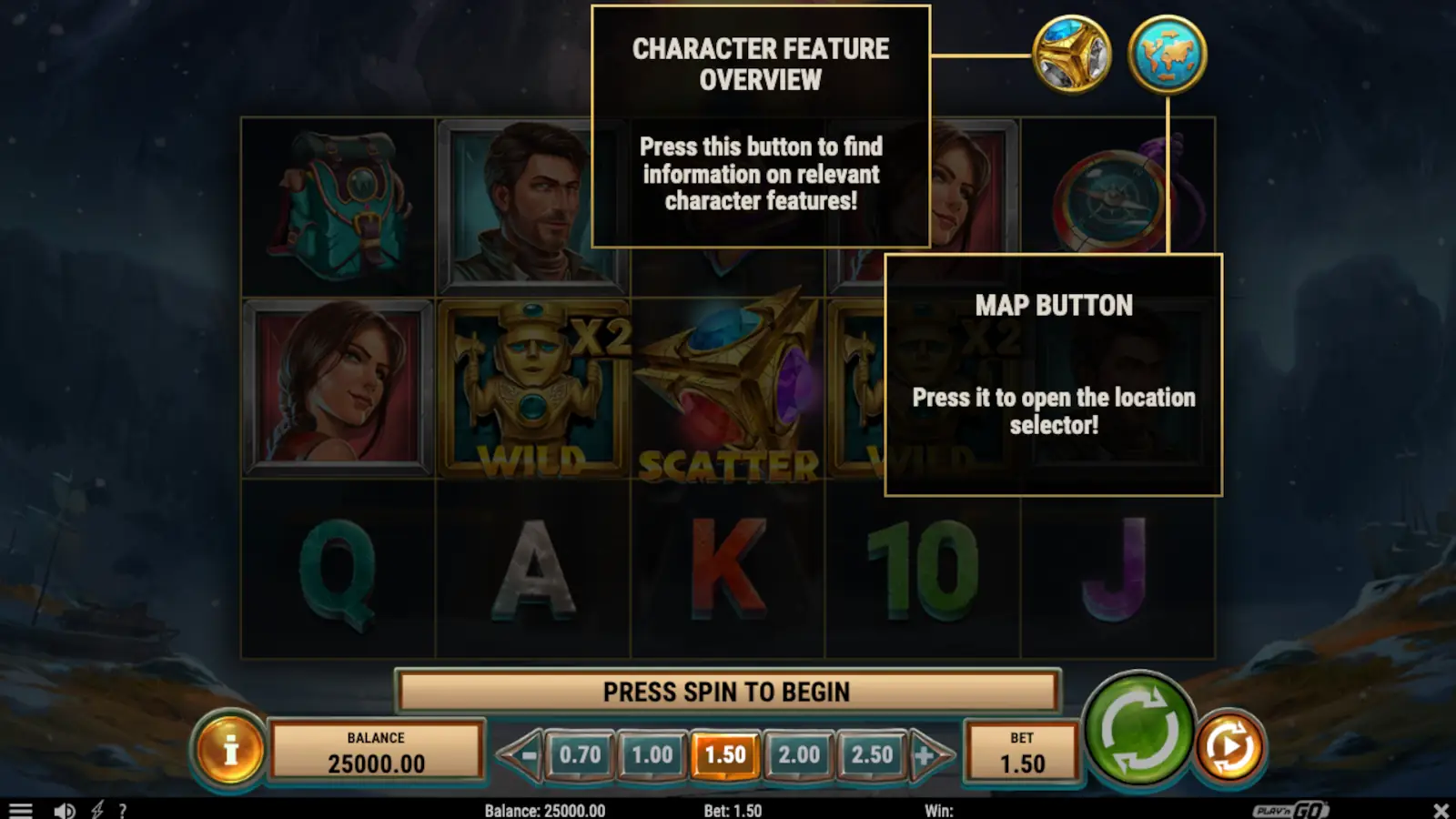Click the globe Map button
The height and width of the screenshot is (819, 1456).
[1168, 55]
